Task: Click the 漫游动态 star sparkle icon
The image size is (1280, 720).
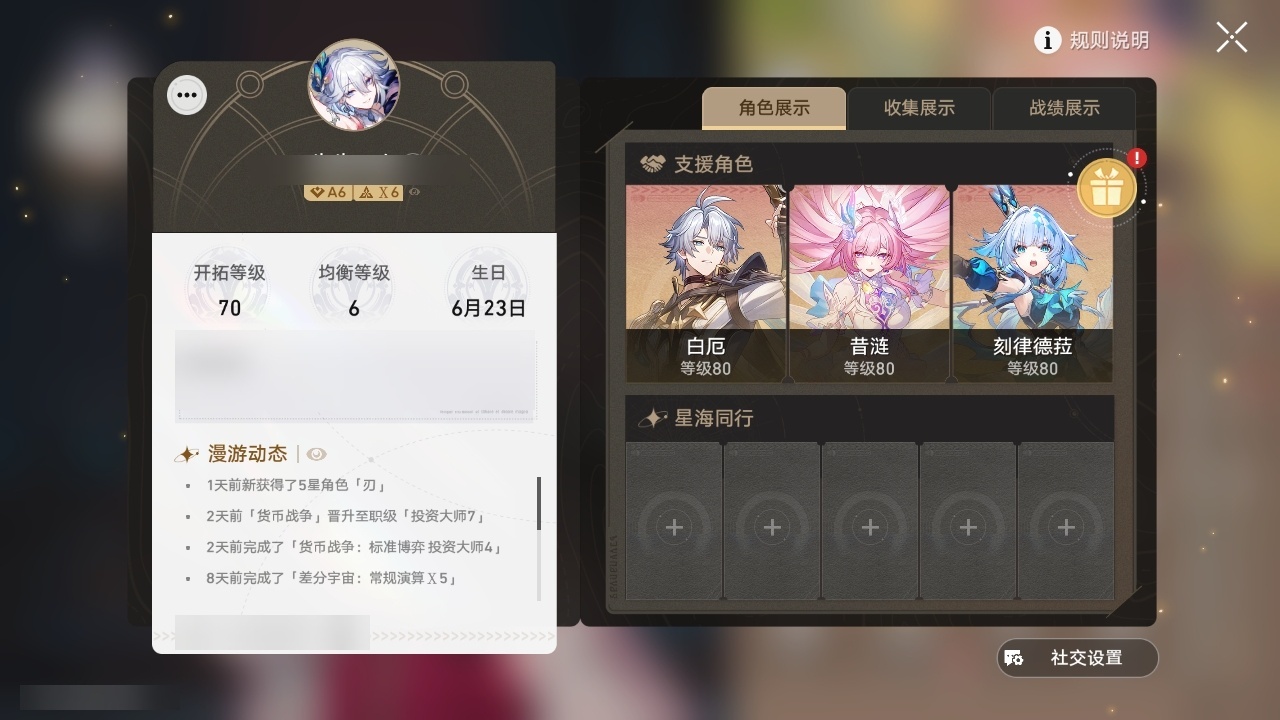Action: 186,453
